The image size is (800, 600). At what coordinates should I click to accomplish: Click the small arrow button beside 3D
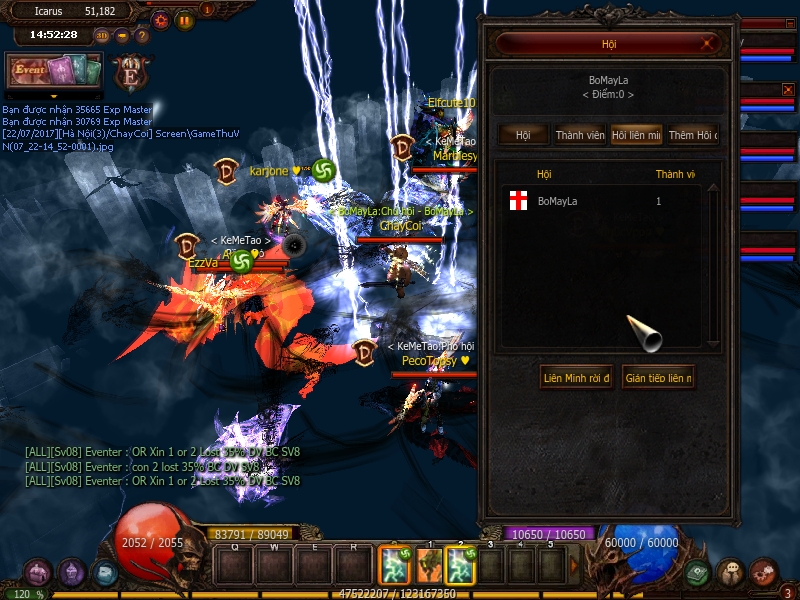click(x=122, y=36)
